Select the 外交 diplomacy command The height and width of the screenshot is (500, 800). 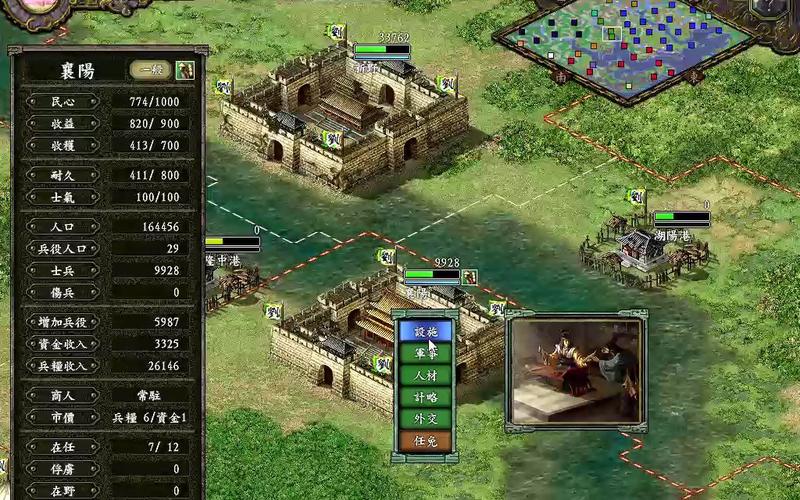tap(425, 419)
